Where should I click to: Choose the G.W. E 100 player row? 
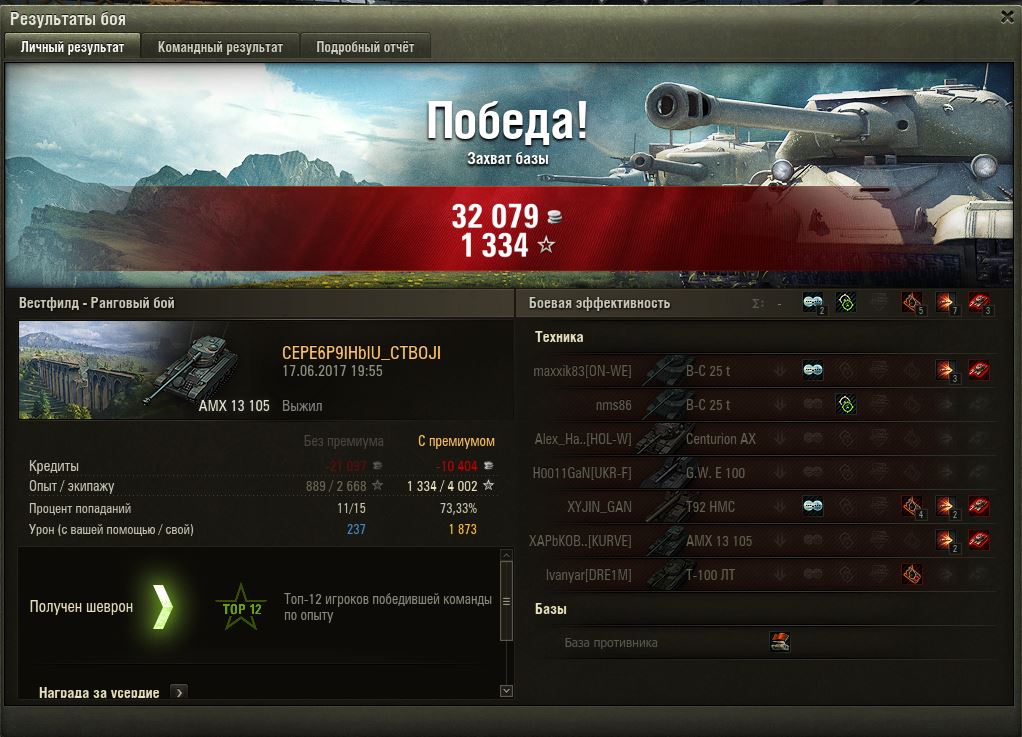[760, 473]
